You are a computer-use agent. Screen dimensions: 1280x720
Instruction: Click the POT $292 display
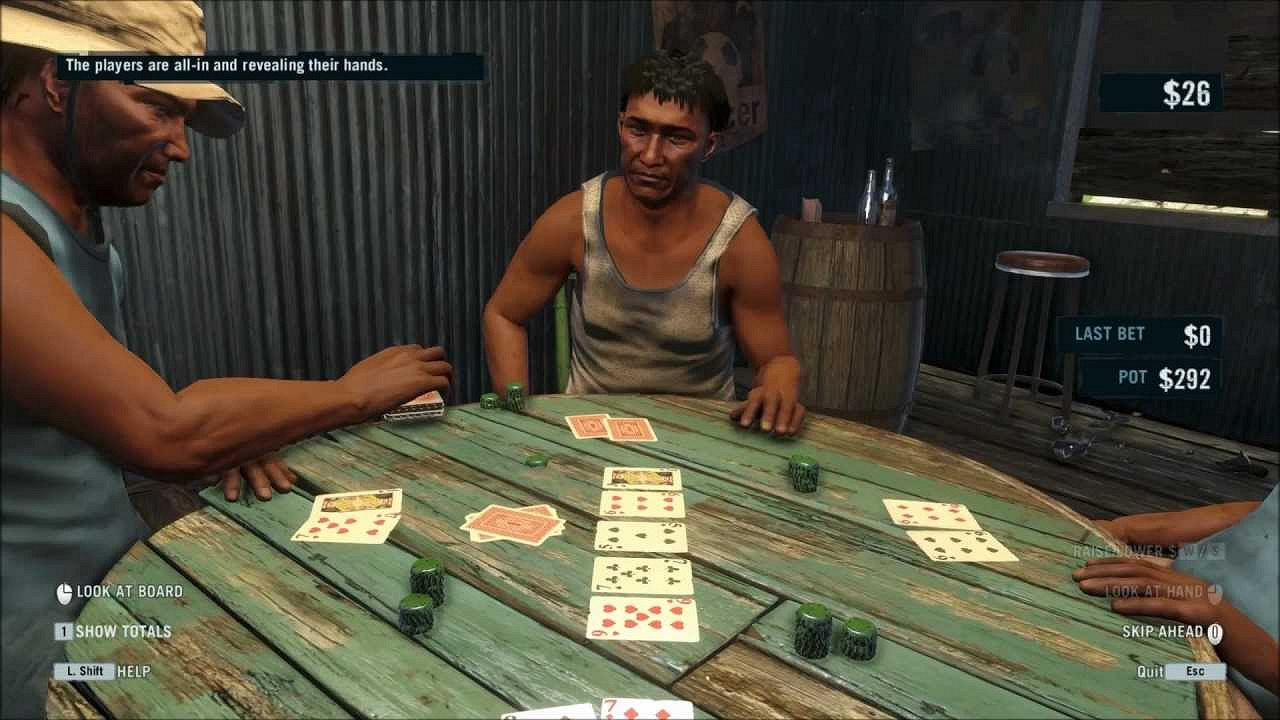[1150, 378]
